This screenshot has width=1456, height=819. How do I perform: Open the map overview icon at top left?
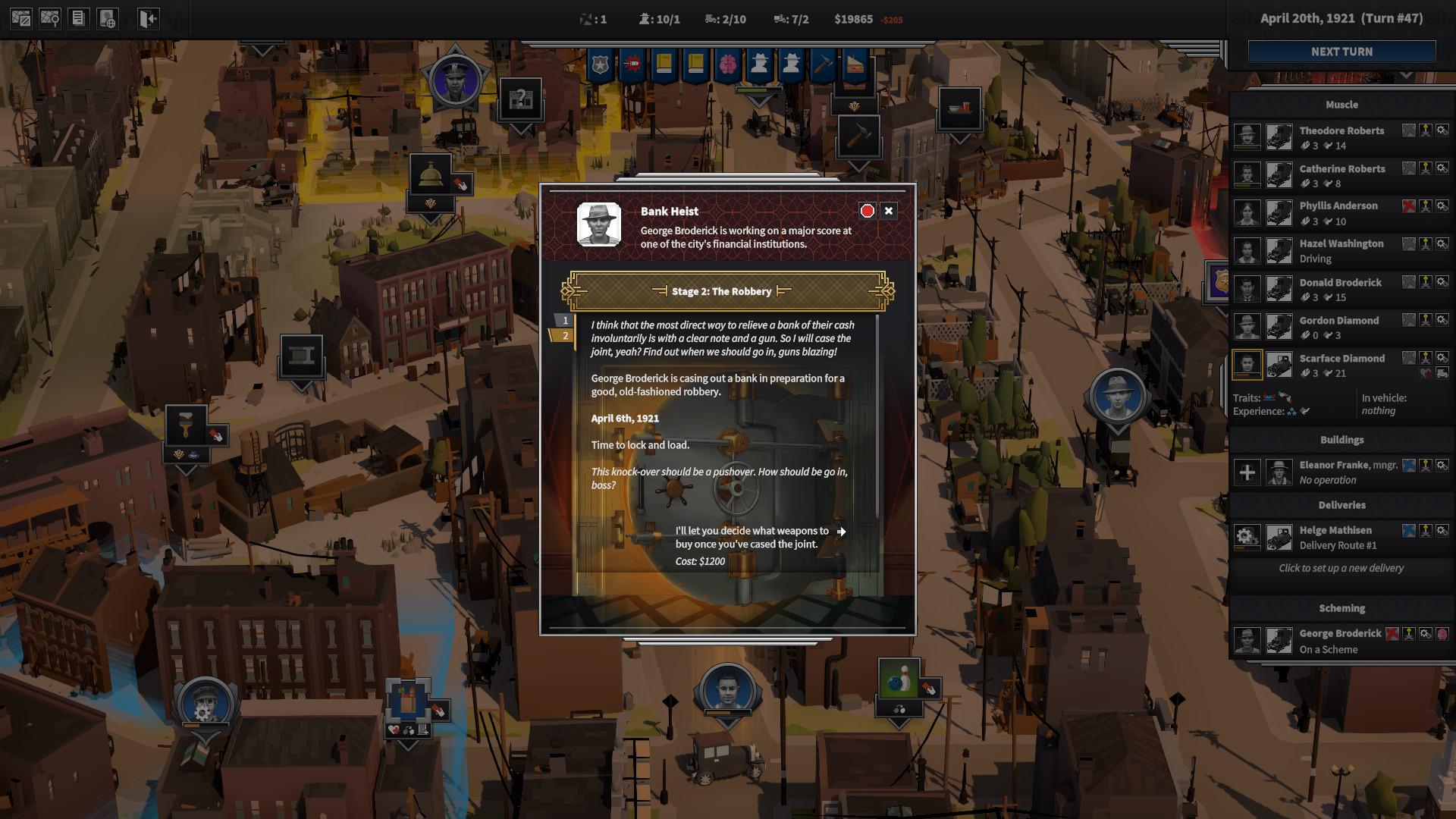pos(20,17)
